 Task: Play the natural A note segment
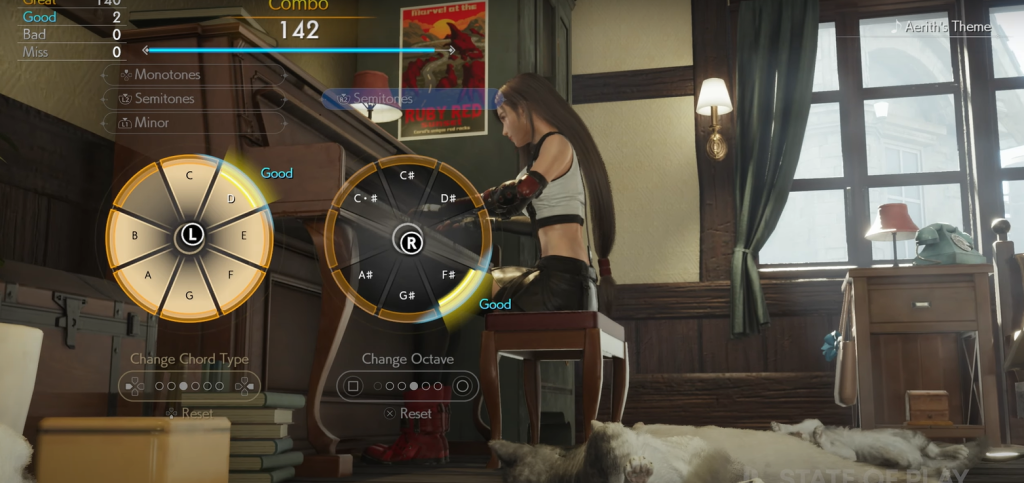[149, 275]
